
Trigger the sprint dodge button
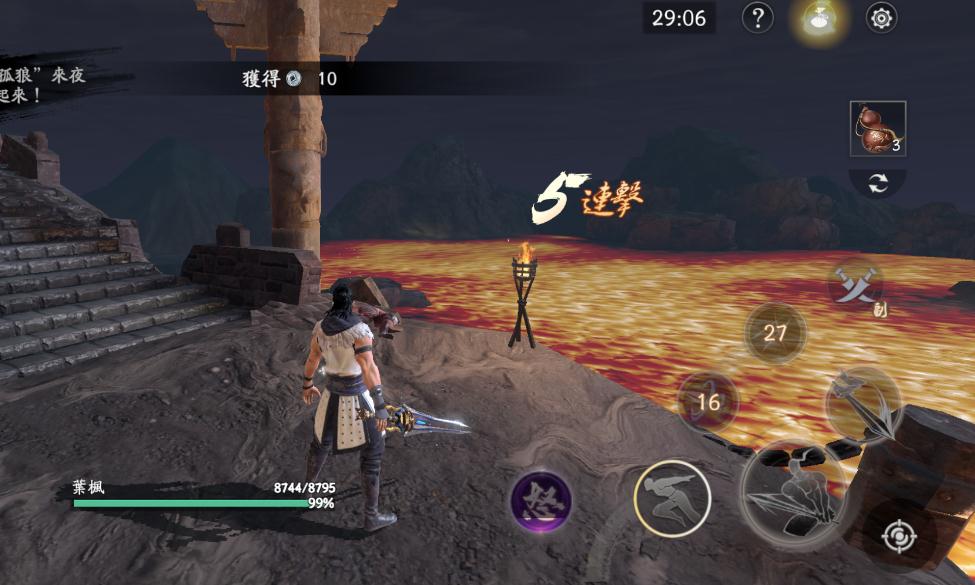click(672, 498)
